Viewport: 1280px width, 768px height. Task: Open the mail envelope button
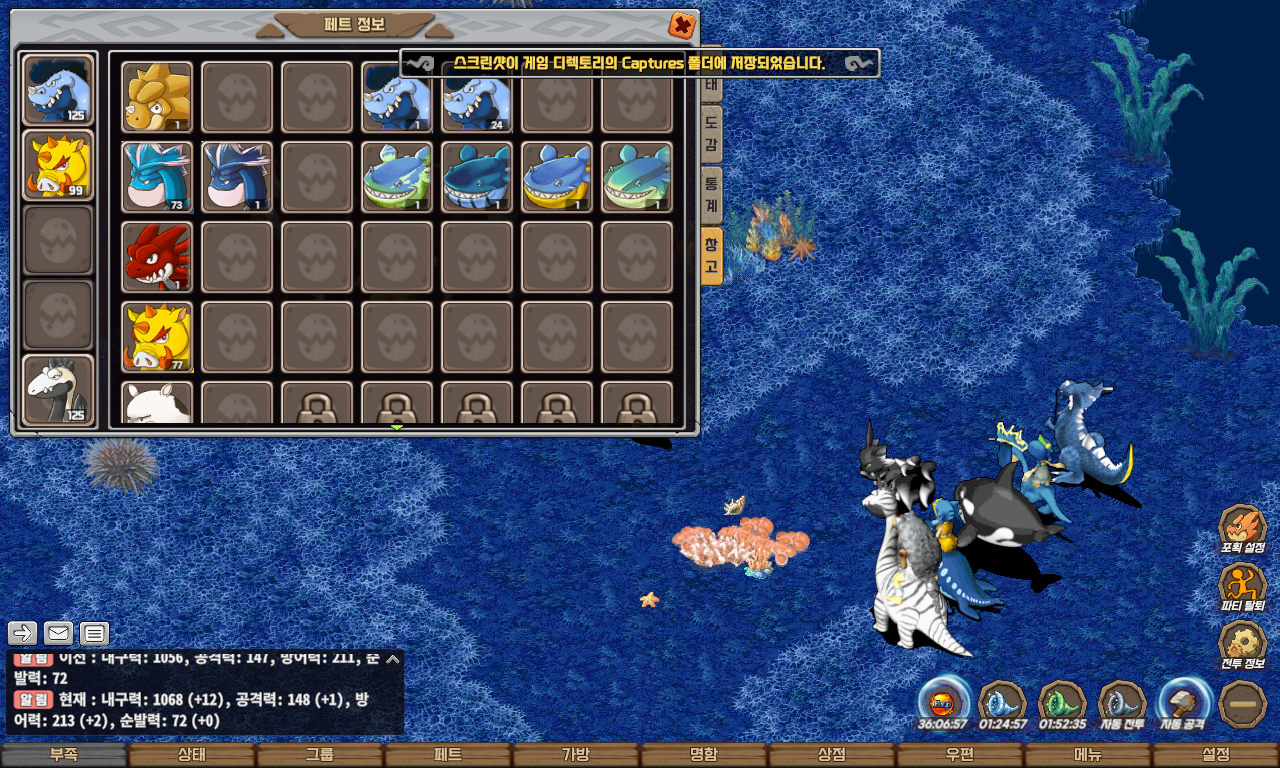pos(59,633)
